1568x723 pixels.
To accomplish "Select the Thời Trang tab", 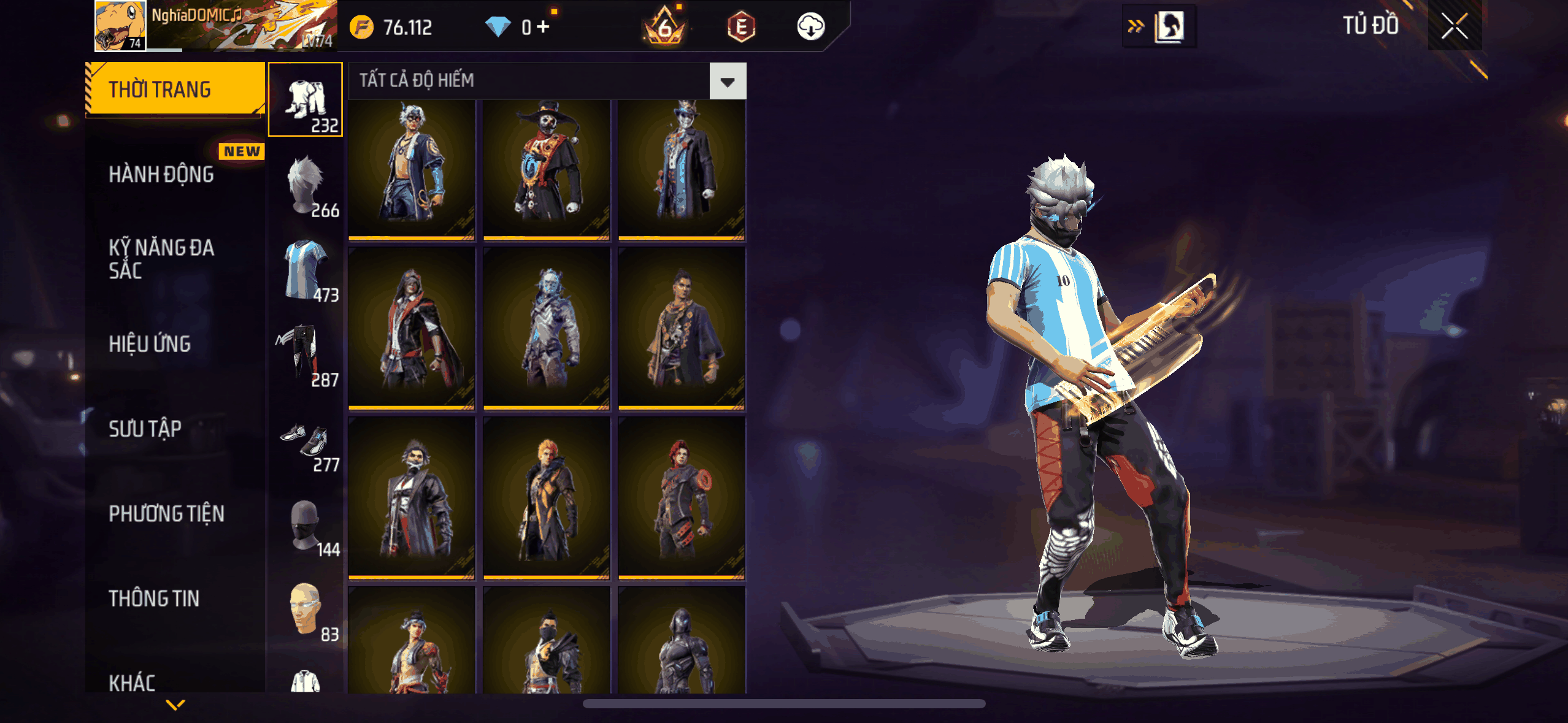I will [160, 90].
